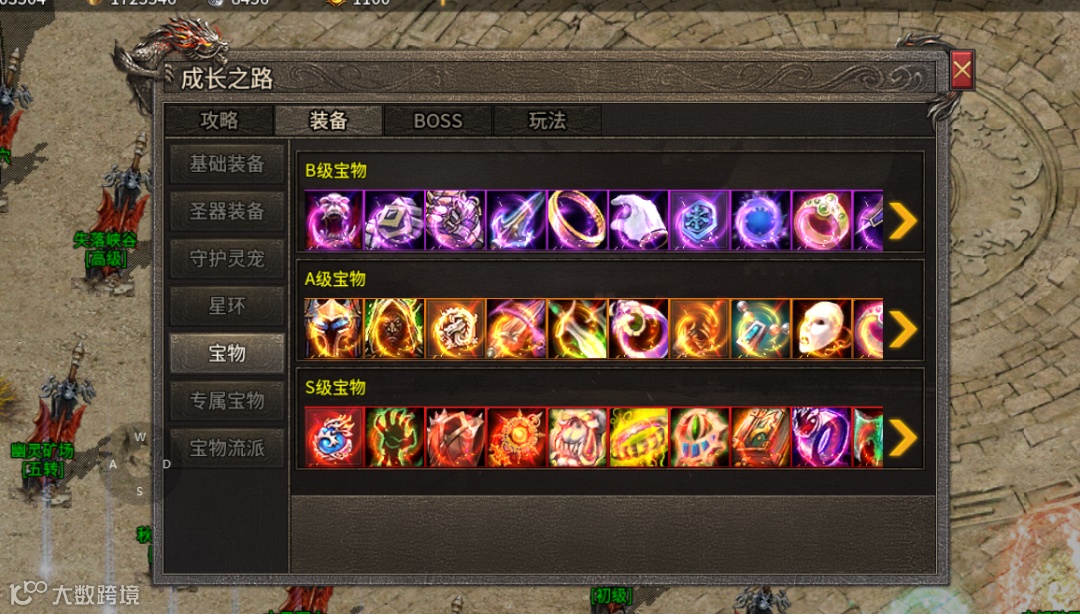Open the 圣器装备 category
The image size is (1080, 614).
point(227,211)
